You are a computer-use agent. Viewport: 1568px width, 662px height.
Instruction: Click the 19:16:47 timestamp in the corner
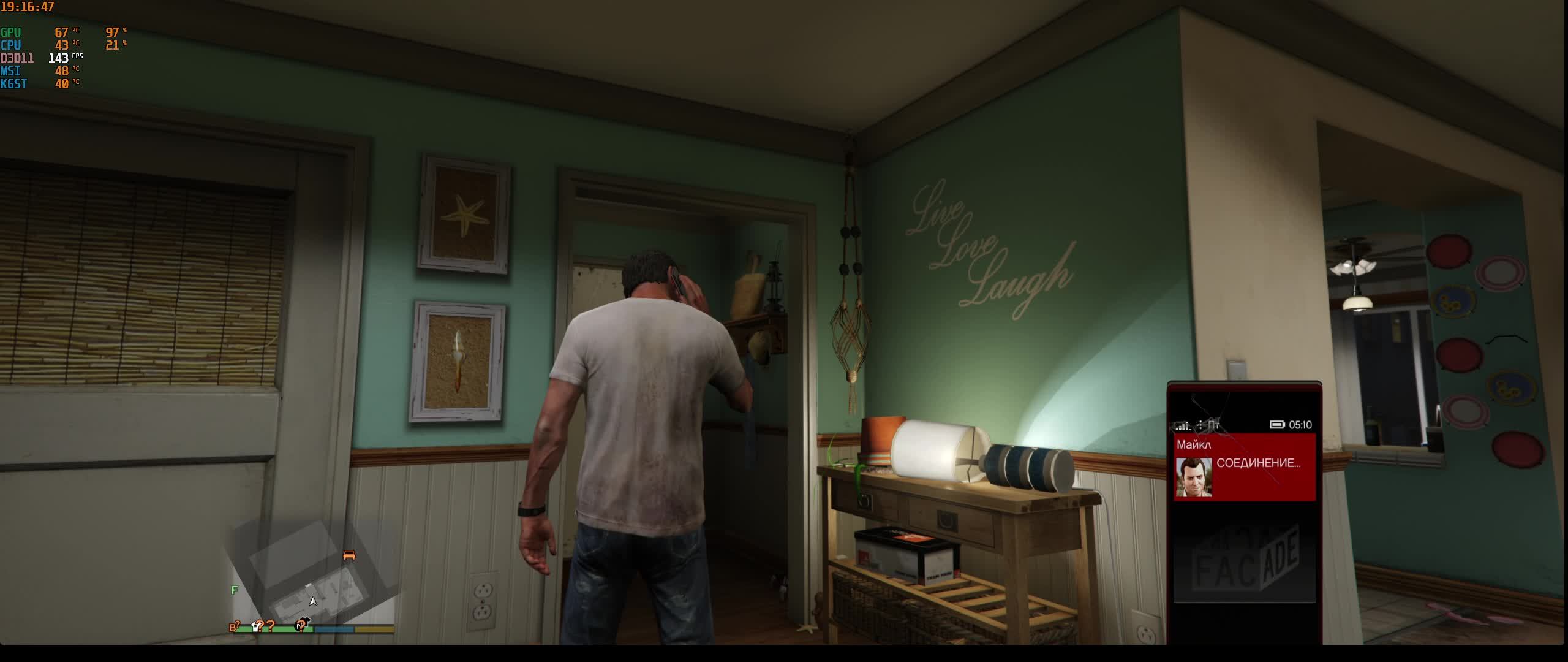click(28, 8)
